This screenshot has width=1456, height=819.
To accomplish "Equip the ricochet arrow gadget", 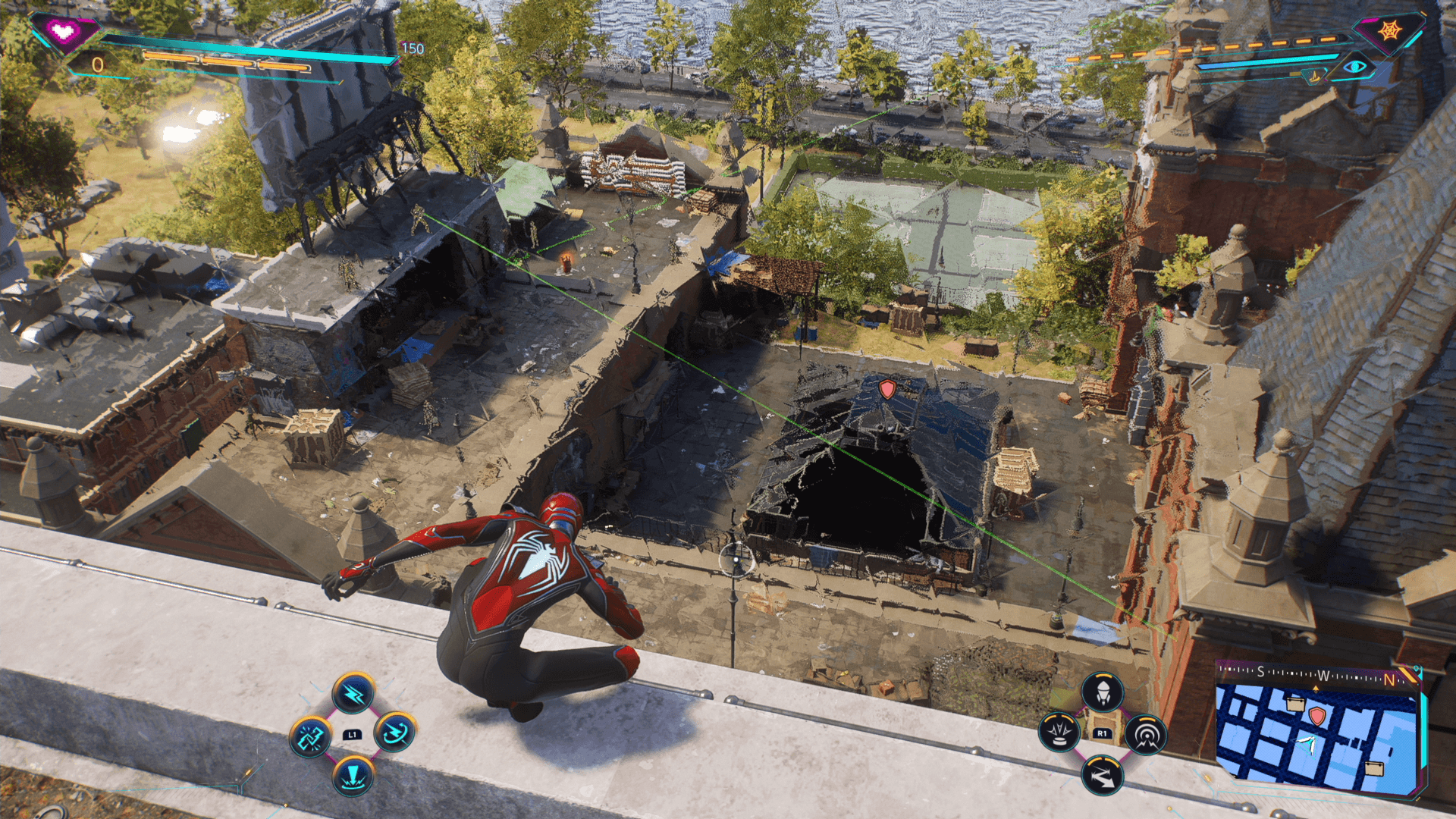I will [x=1102, y=775].
